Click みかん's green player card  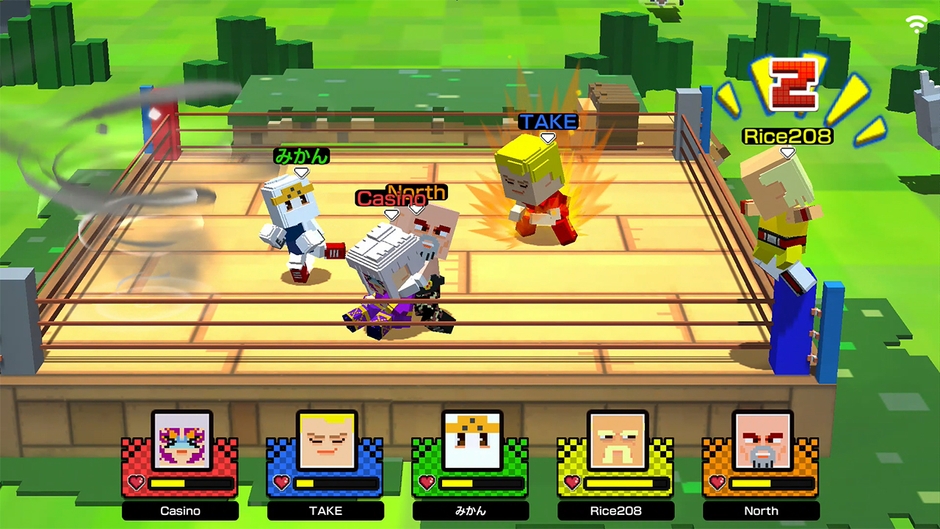click(x=471, y=463)
